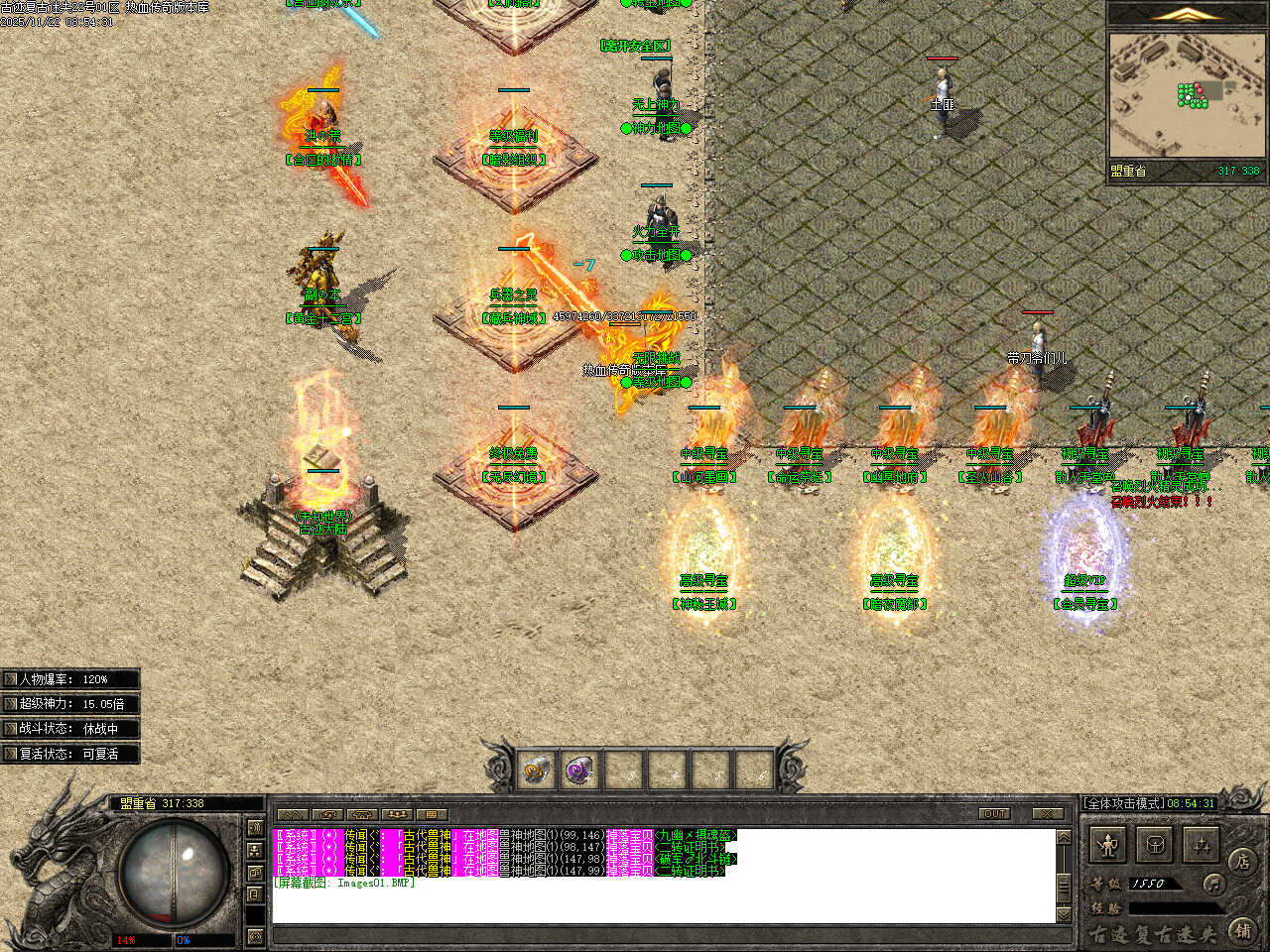This screenshot has width=1270, height=952.
Task: Open the character figure panel button
Action: [1108, 846]
